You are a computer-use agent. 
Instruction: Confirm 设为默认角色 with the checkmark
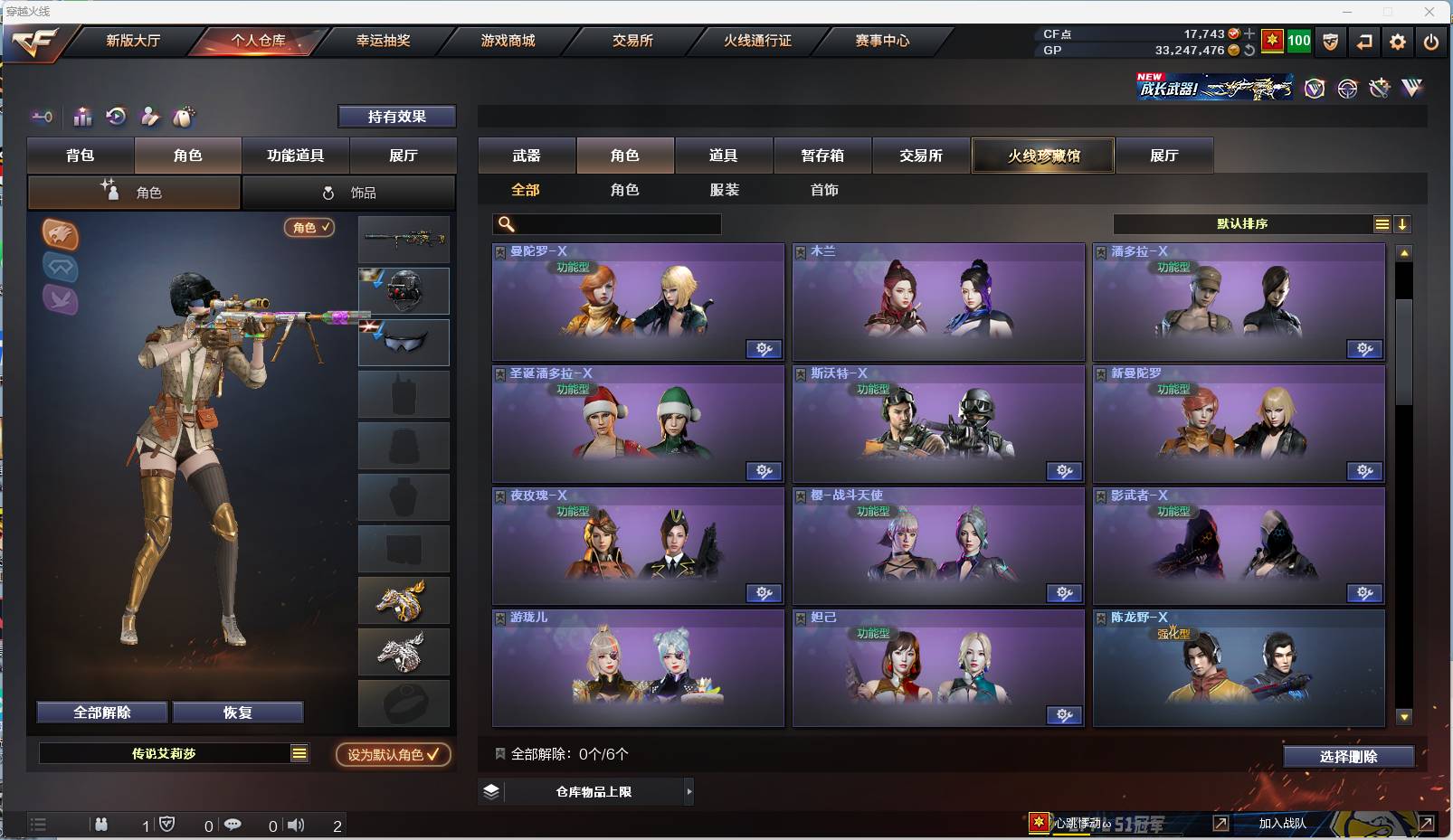[x=393, y=755]
